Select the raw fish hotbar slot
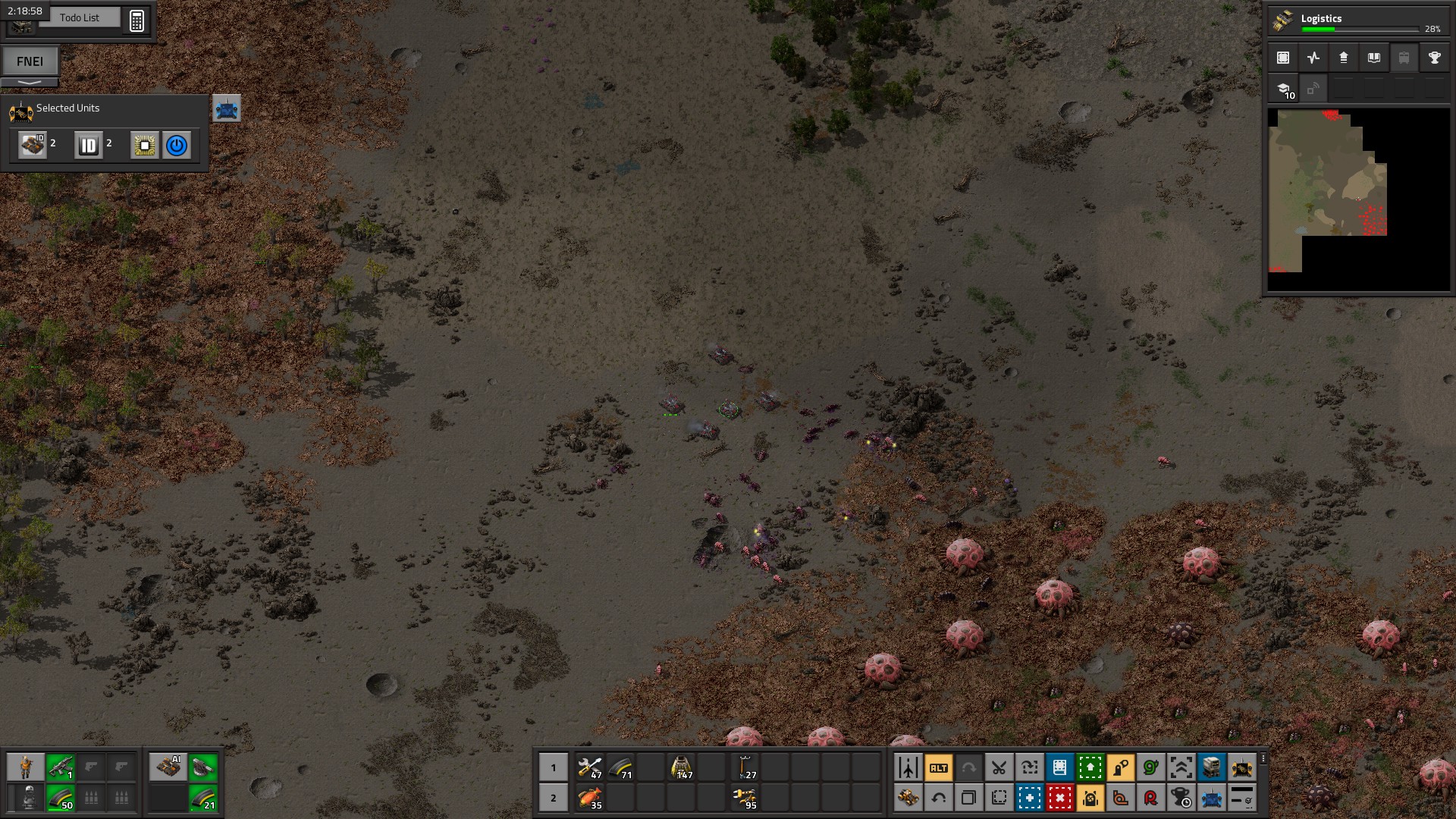The image size is (1456, 819). 590,798
